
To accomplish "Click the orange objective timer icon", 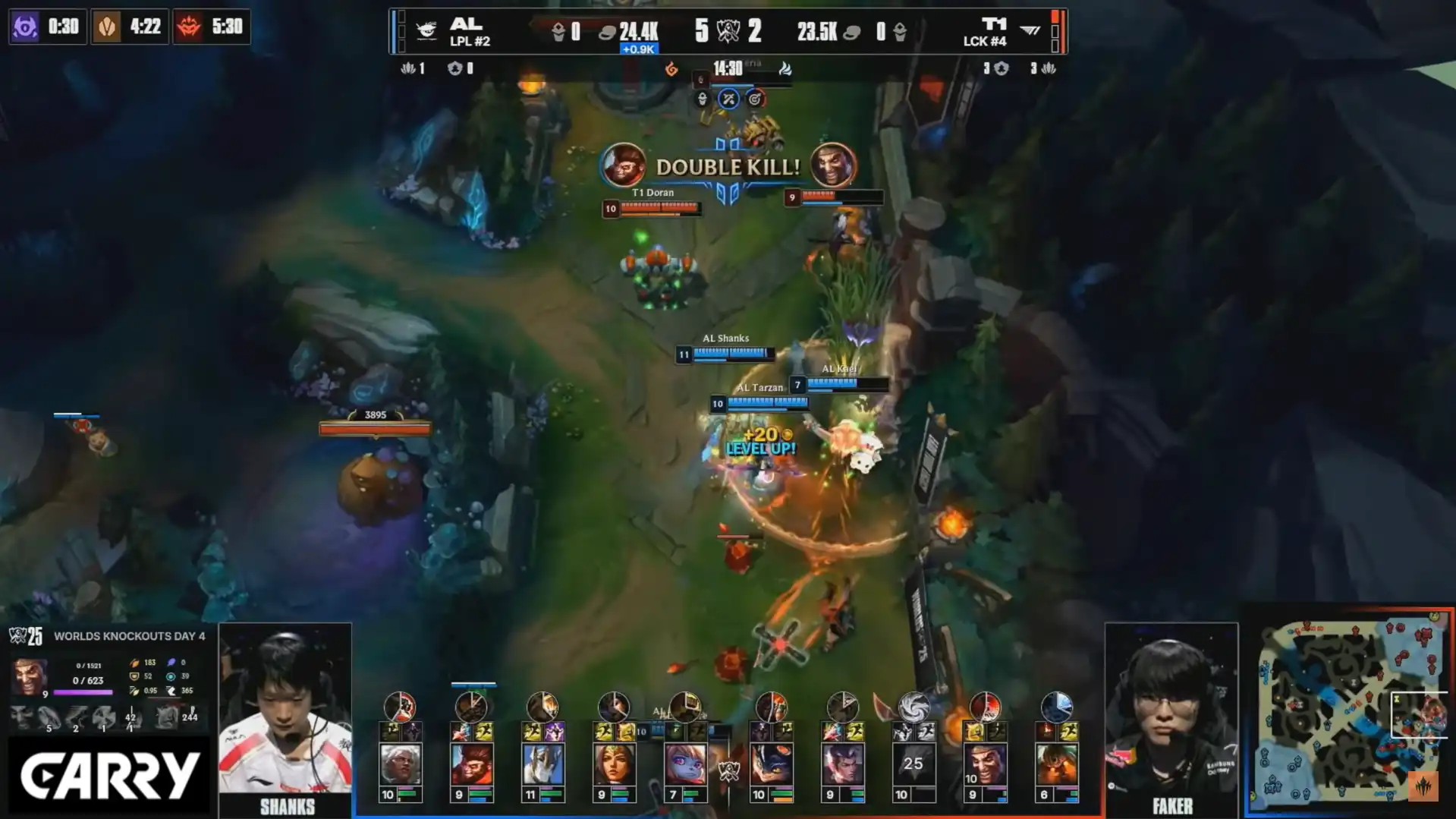I will (107, 27).
